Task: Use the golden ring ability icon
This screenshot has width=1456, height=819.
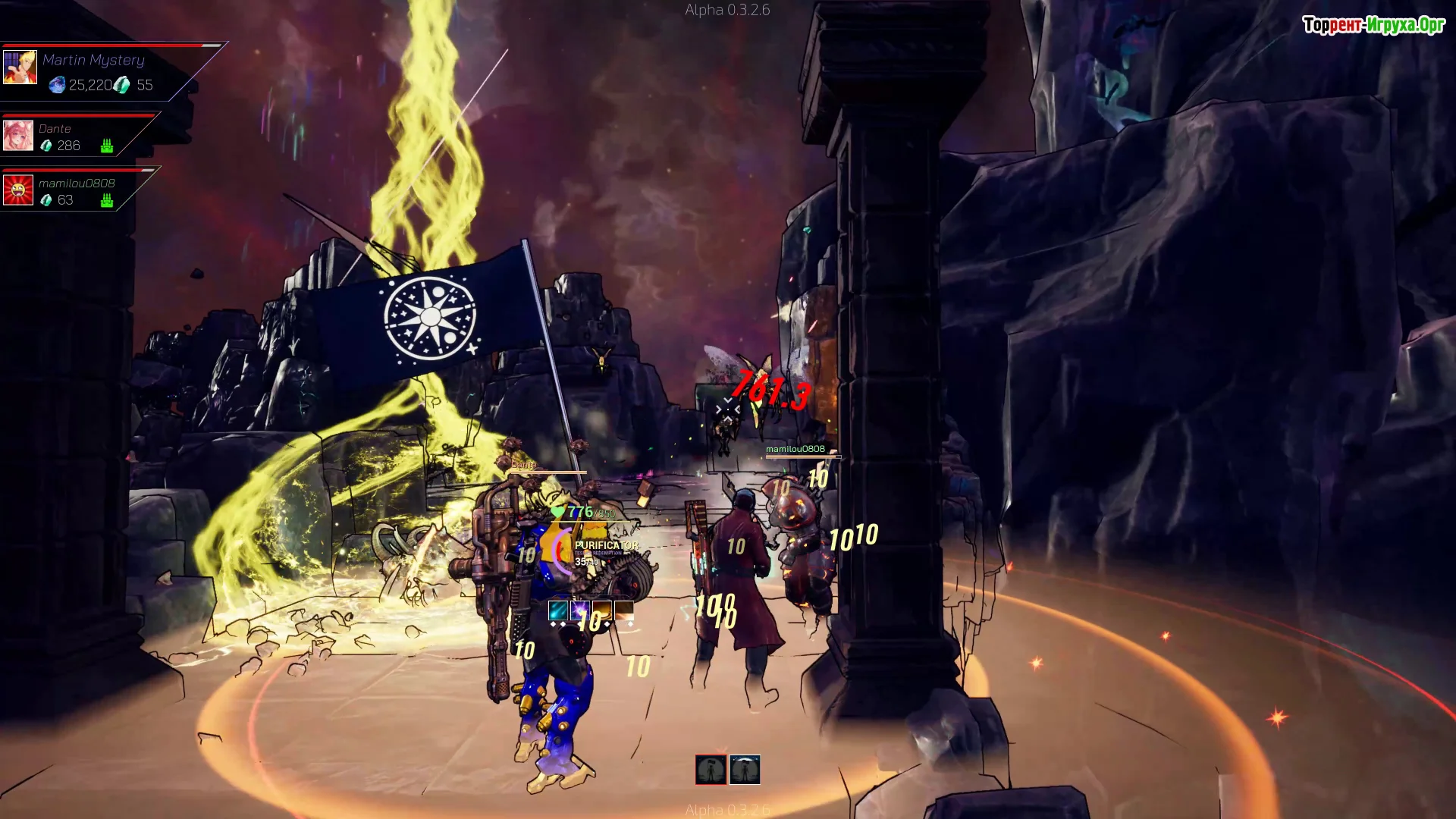Action: 602,610
